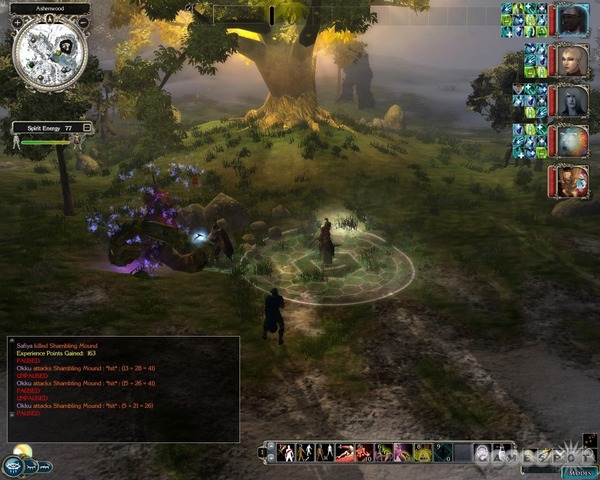Zoom out the minimap with minus button
The width and height of the screenshot is (600, 480).
pyautogui.click(x=84, y=24)
